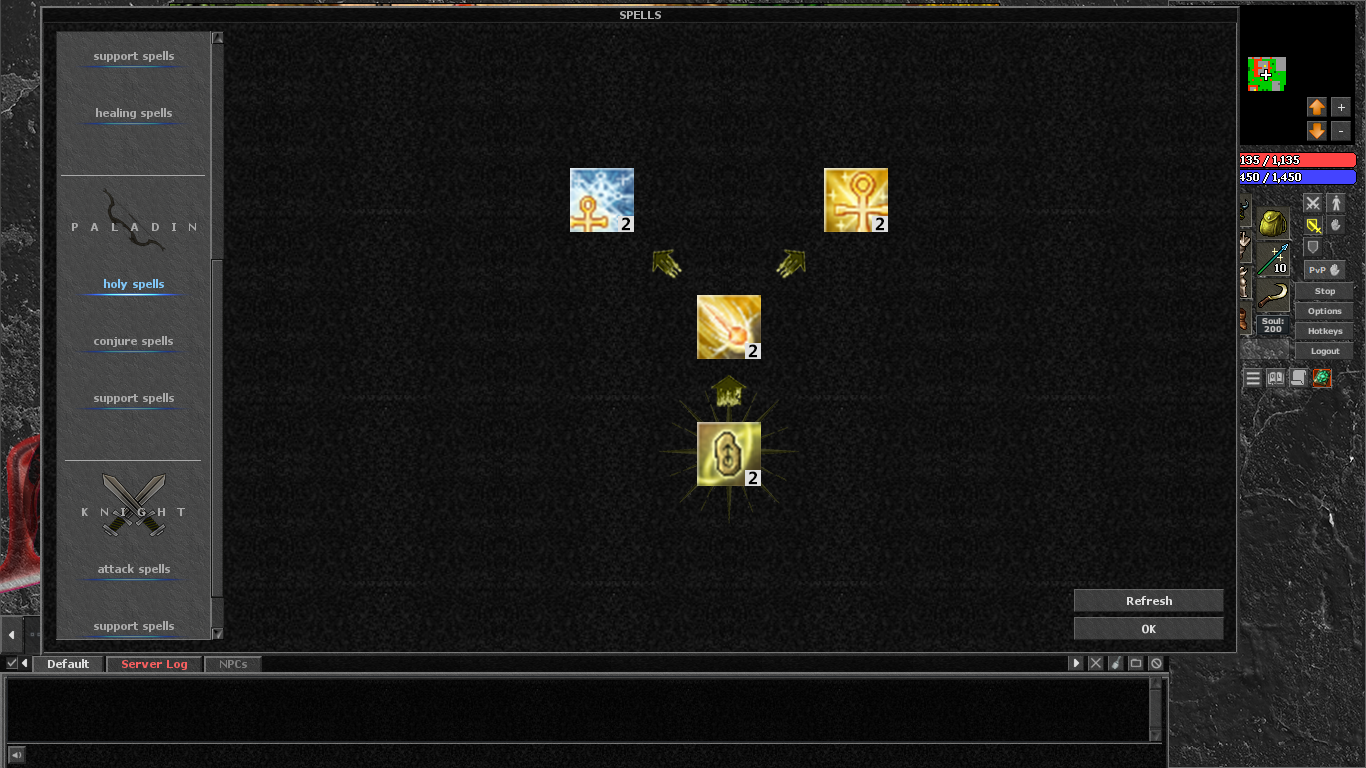Toggle secure fight mode yellow shield icon

tap(1313, 225)
